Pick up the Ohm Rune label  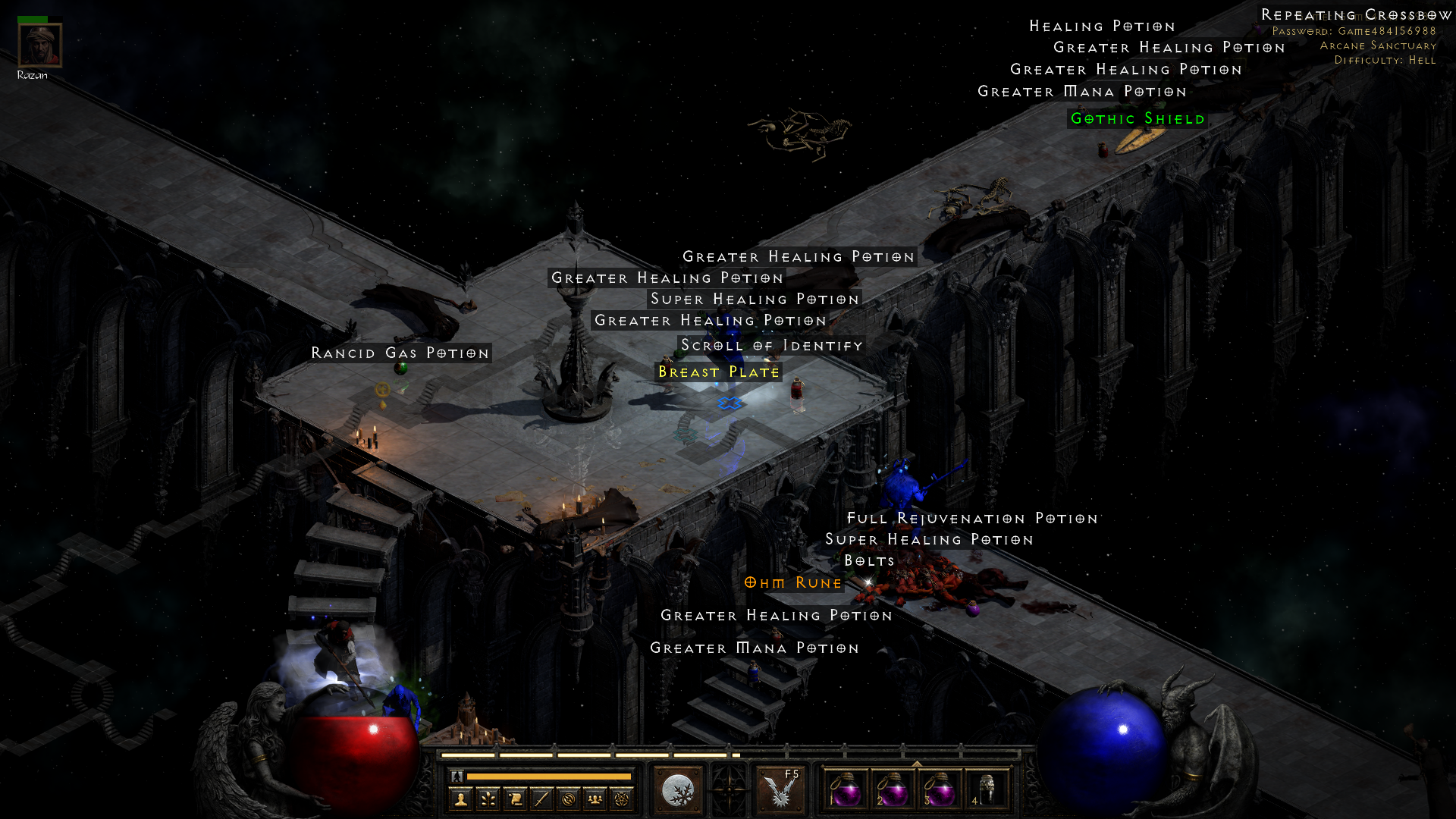[x=792, y=583]
